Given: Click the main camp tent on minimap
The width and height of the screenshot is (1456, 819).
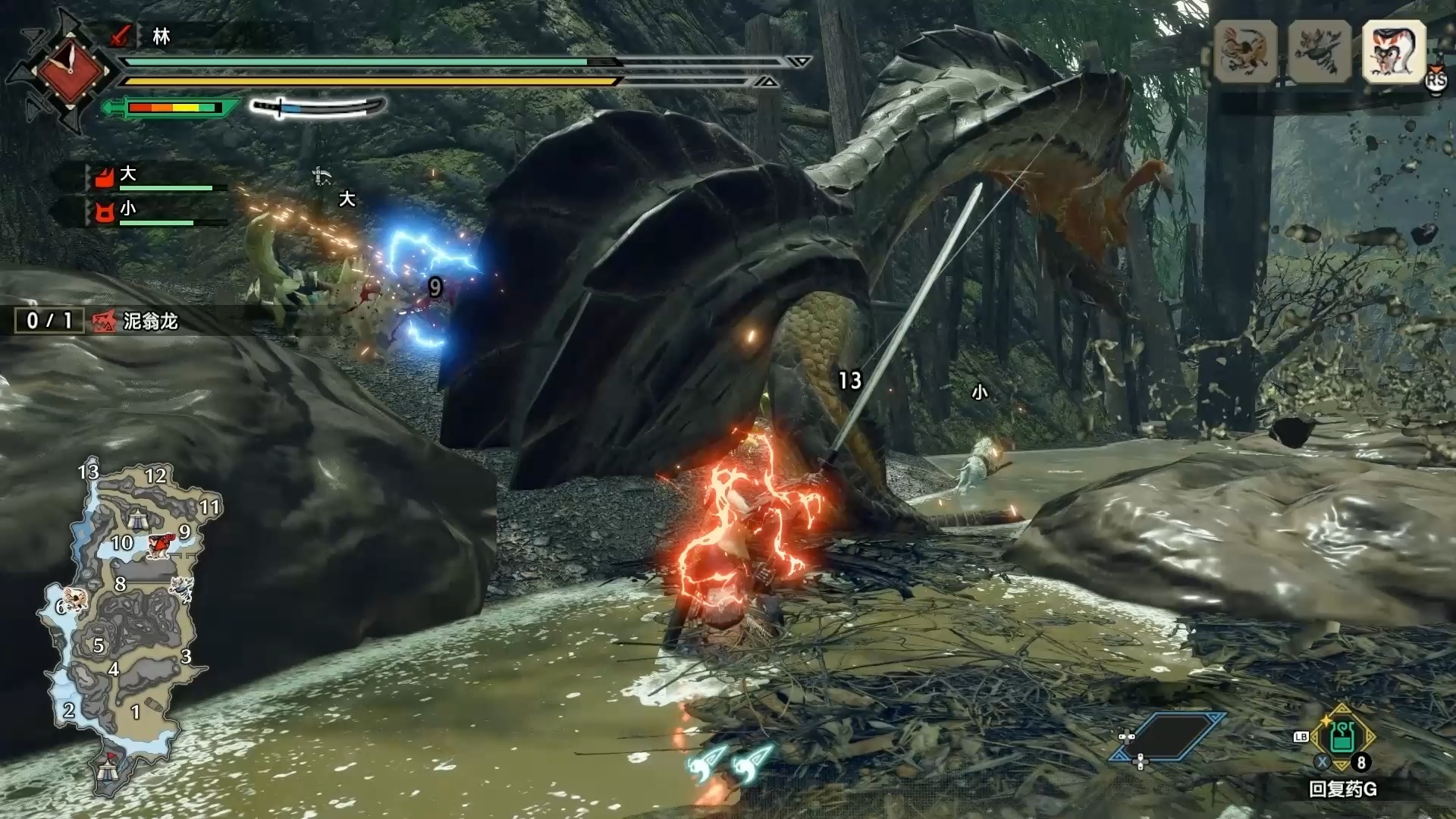Looking at the screenshot, I should (x=107, y=770).
